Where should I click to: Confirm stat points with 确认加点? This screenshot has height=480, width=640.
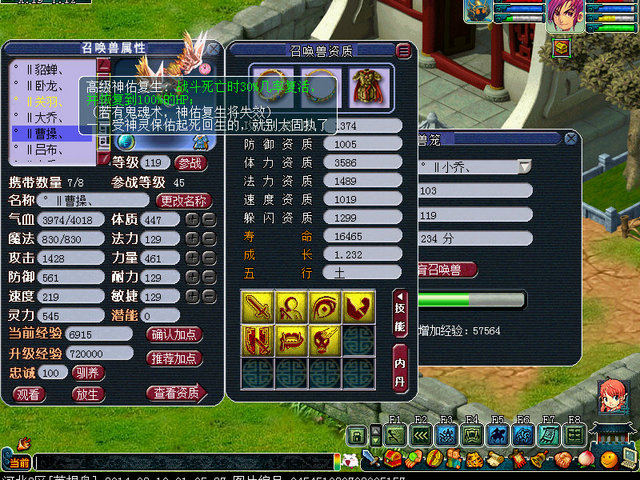pos(174,335)
